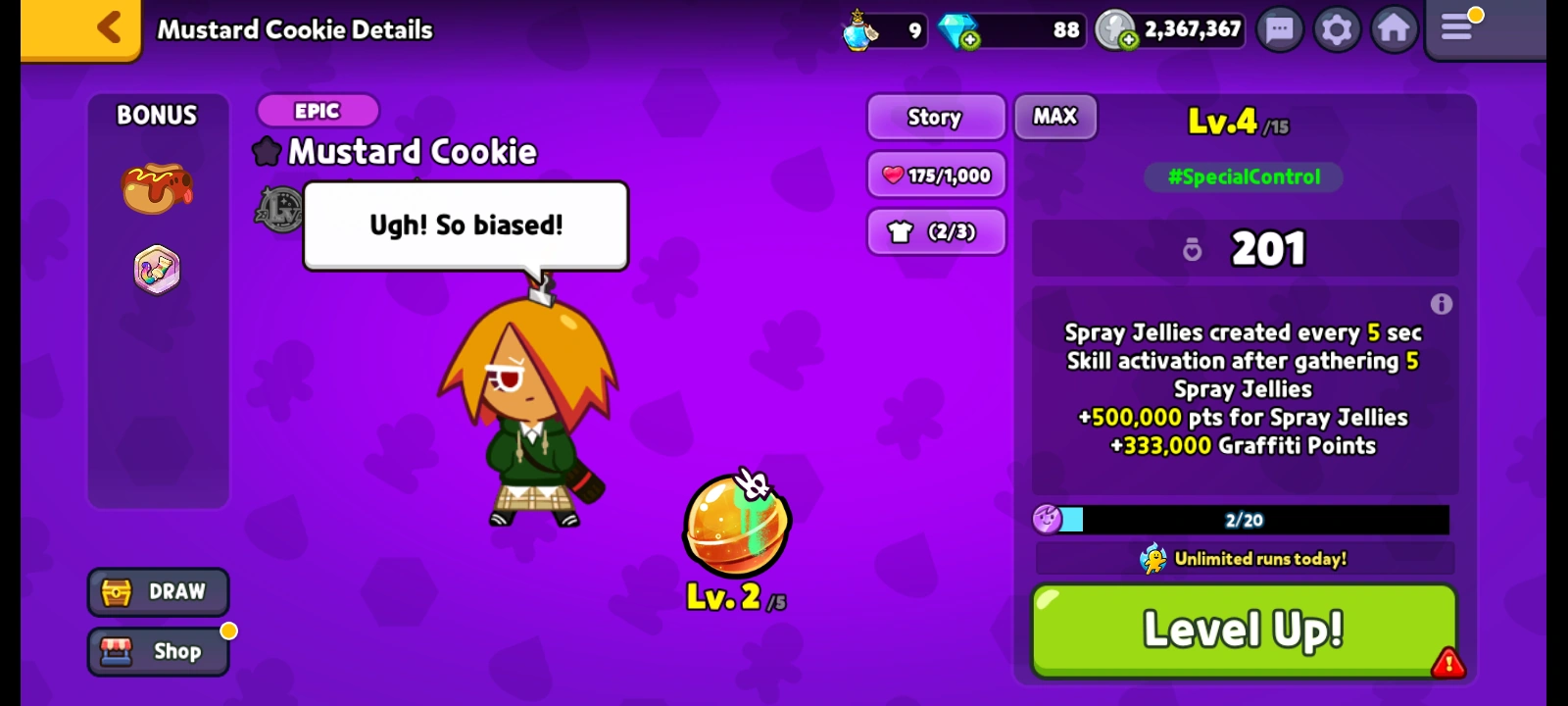
Task: Select the rainbow treasure bonus icon
Action: tap(157, 269)
